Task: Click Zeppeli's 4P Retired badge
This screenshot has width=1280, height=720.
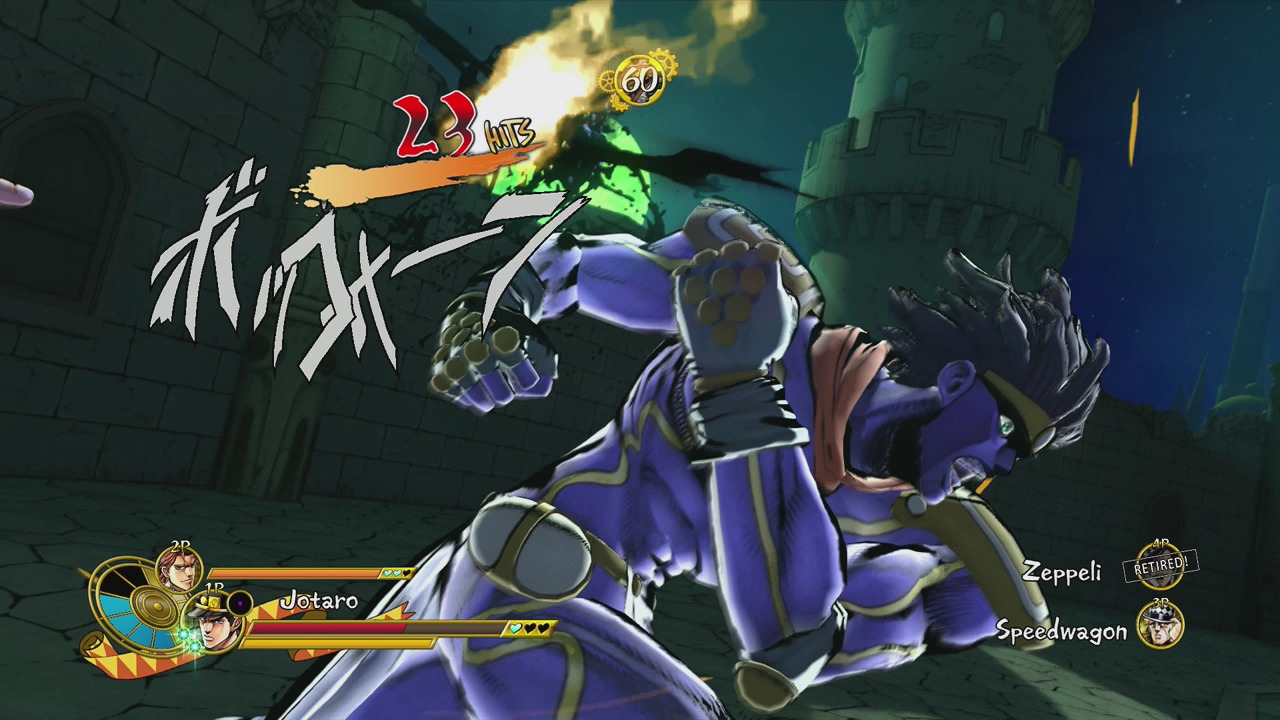Action: pos(1160,566)
